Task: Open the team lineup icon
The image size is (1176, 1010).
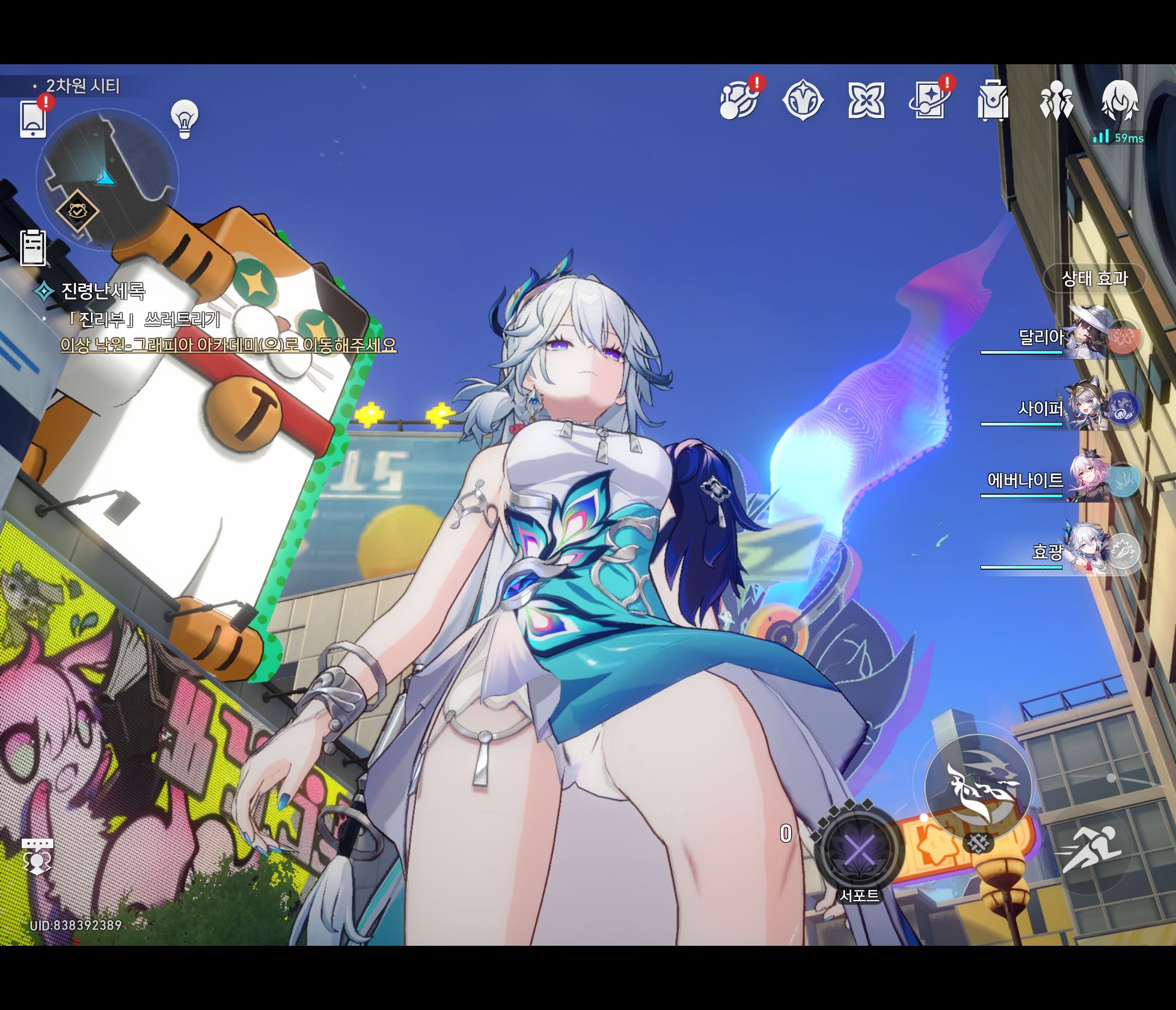Action: [1056, 101]
